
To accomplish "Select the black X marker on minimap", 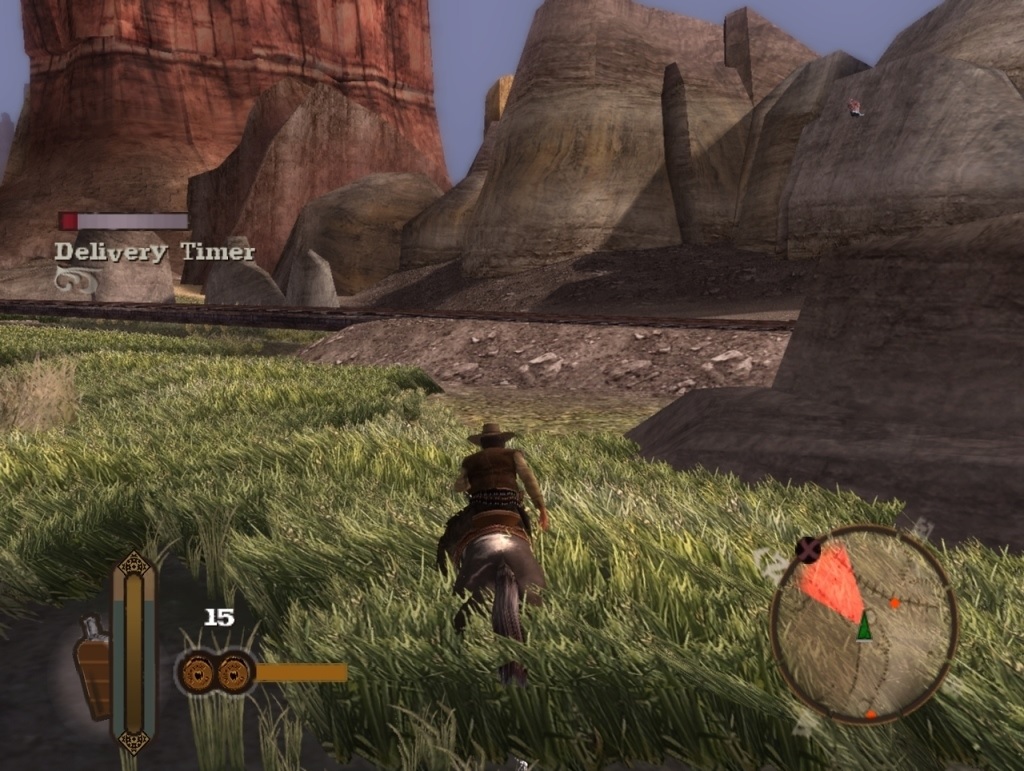I will (808, 549).
